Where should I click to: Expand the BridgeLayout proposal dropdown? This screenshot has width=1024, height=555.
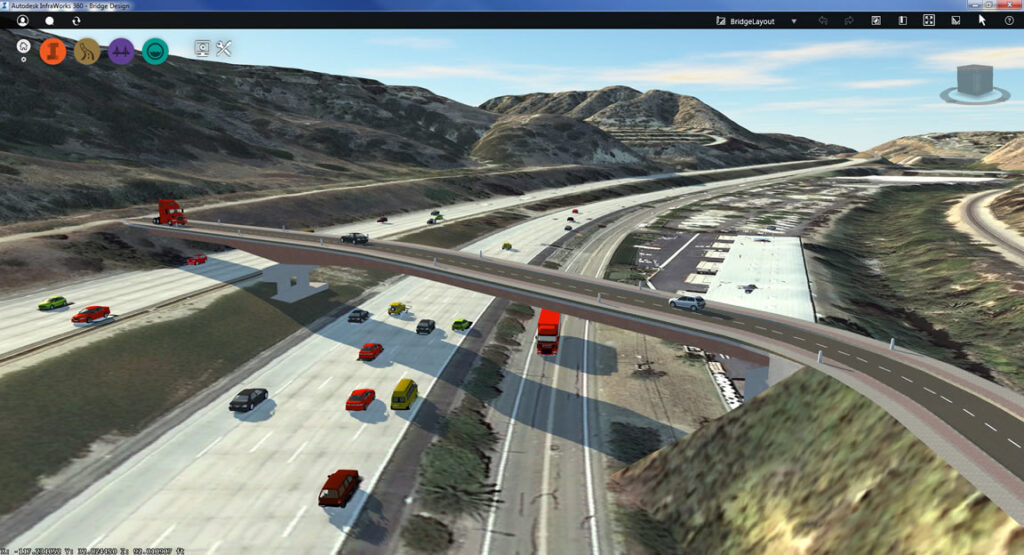click(x=794, y=20)
